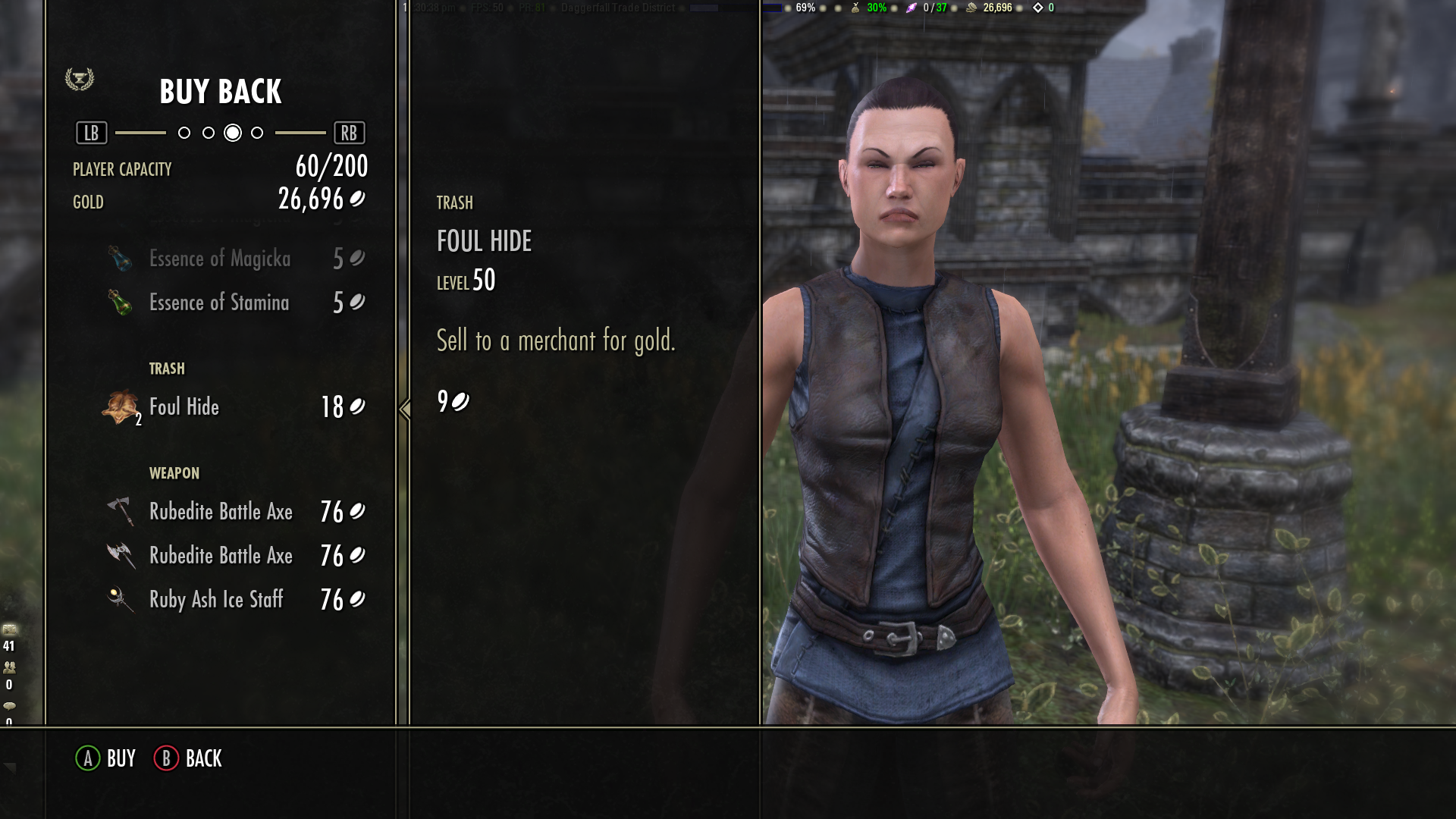Select the first page indicator dot
Image resolution: width=1456 pixels, height=819 pixels.
click(x=183, y=132)
